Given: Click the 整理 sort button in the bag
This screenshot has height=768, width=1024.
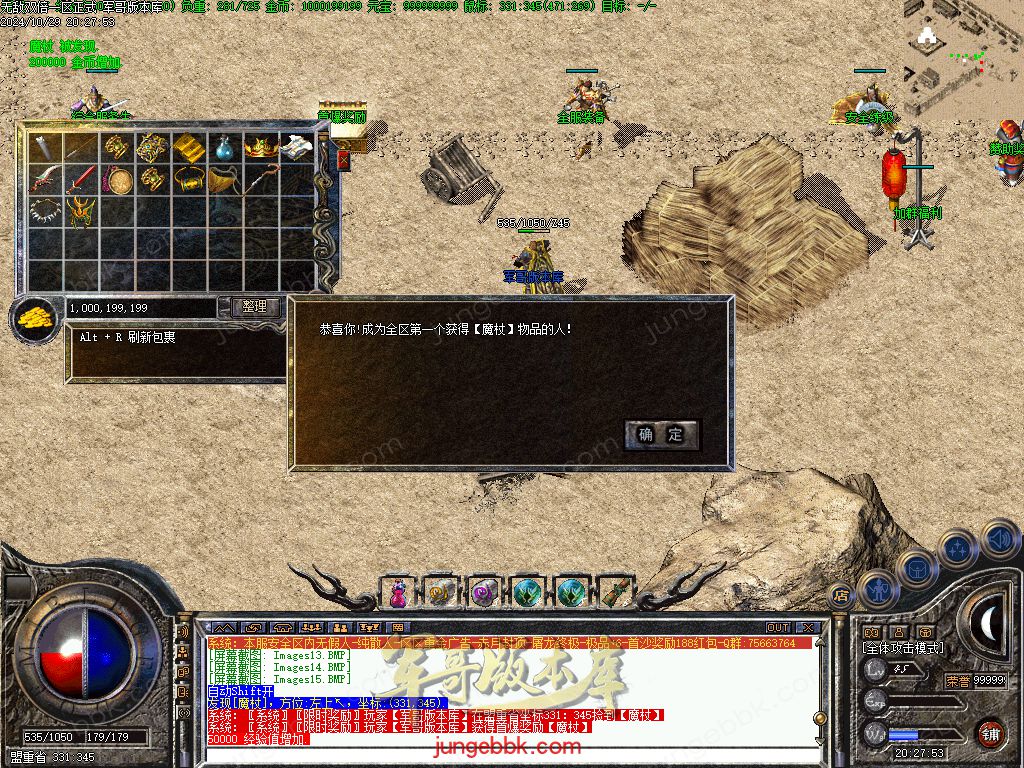Looking at the screenshot, I should 255,307.
